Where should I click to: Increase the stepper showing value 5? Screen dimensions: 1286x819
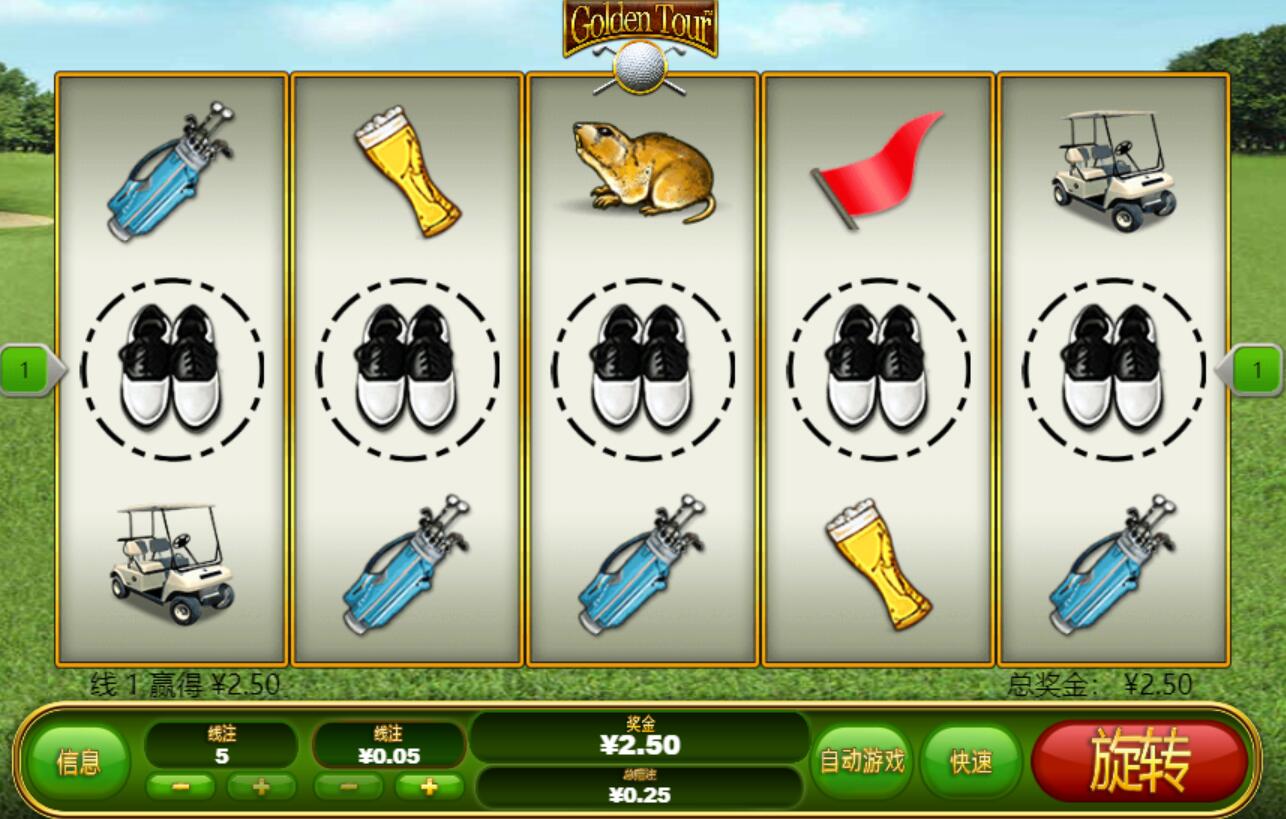point(261,786)
